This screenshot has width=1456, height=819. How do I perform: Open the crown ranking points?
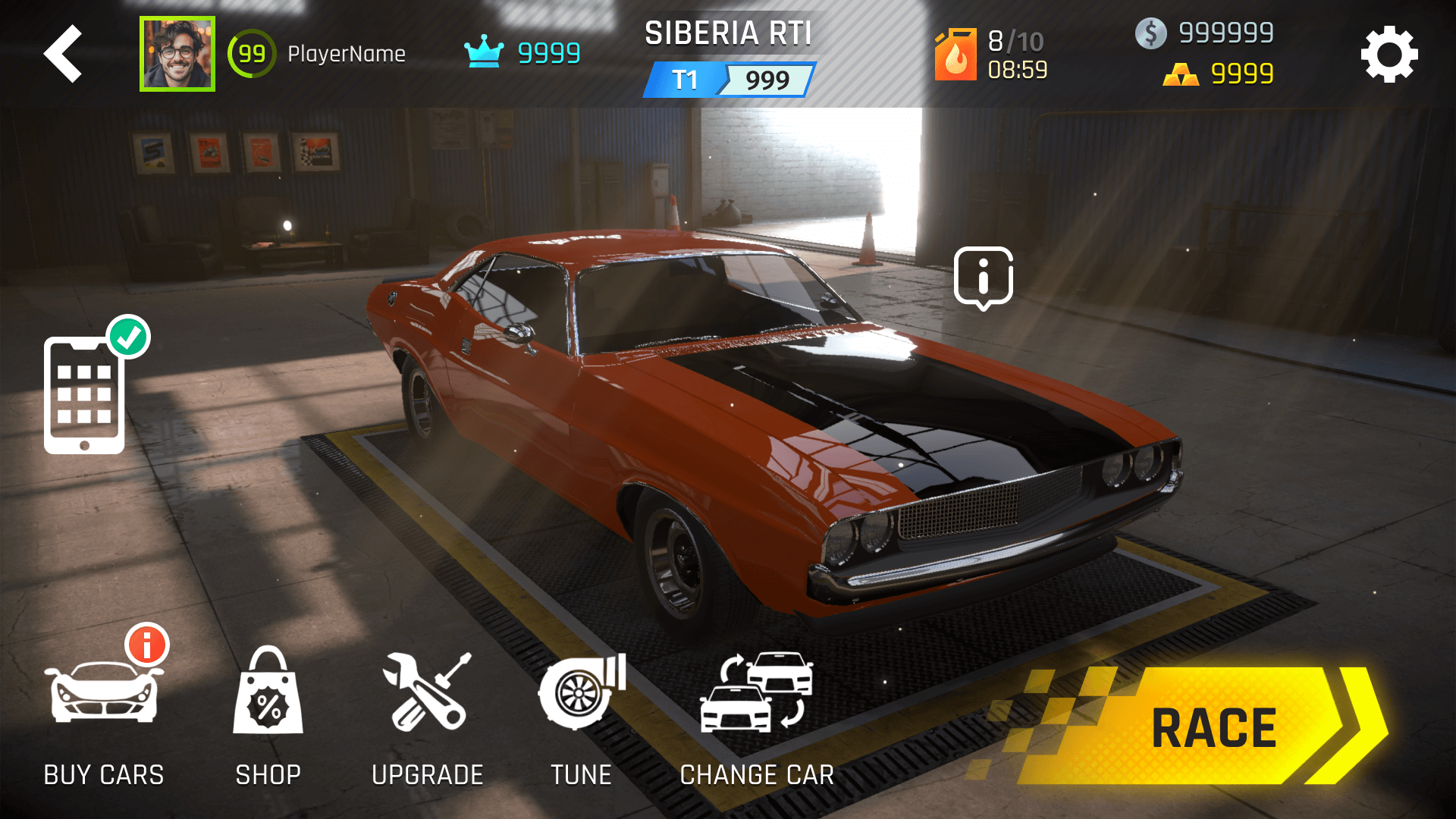[522, 53]
